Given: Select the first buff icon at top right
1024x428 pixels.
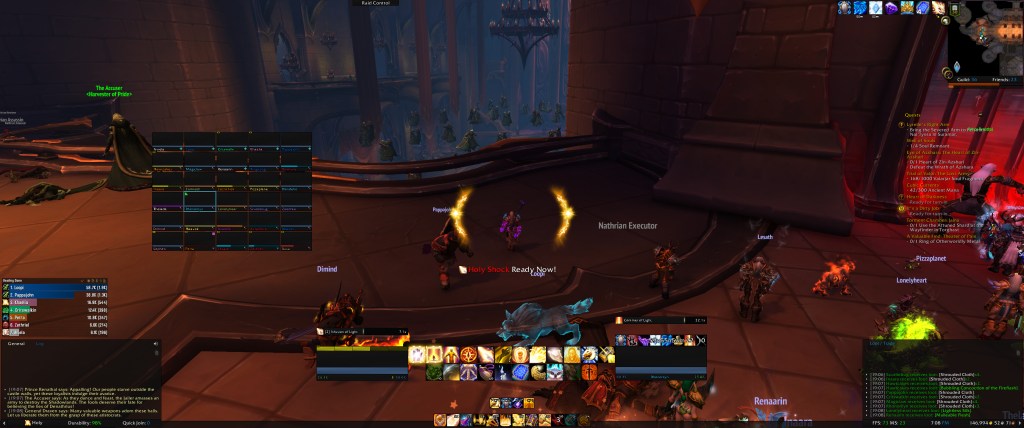Looking at the screenshot, I should pyautogui.click(x=846, y=8).
